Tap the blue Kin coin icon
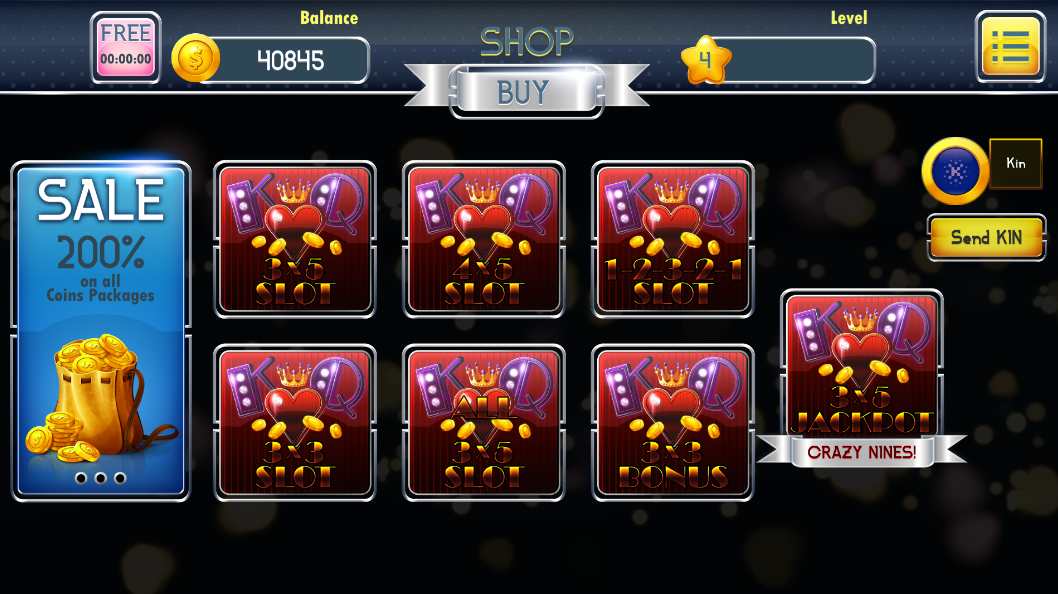Screen dimensions: 1058x594 pyautogui.click(x=955, y=171)
